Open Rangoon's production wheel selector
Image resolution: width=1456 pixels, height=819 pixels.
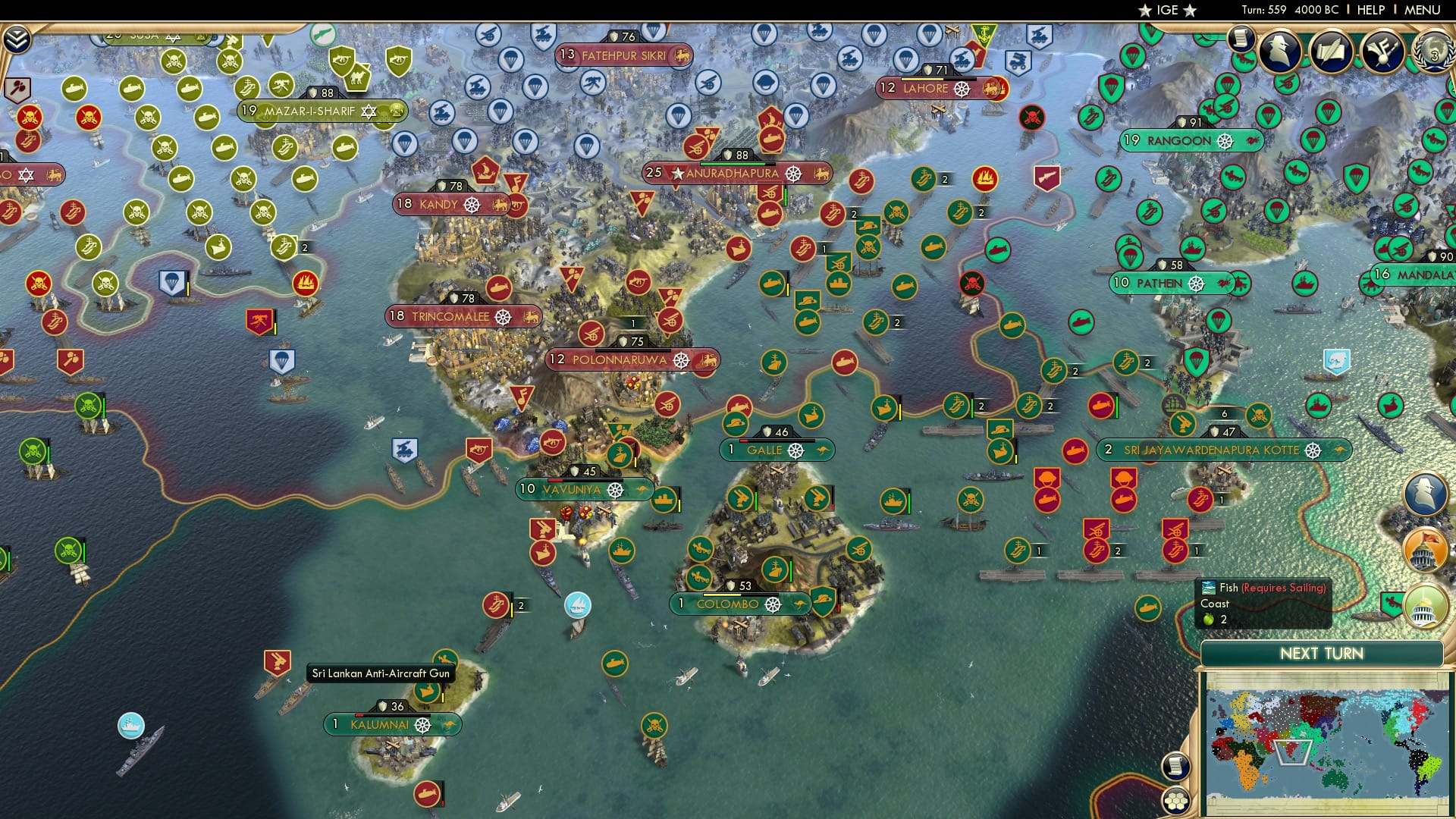click(1226, 141)
